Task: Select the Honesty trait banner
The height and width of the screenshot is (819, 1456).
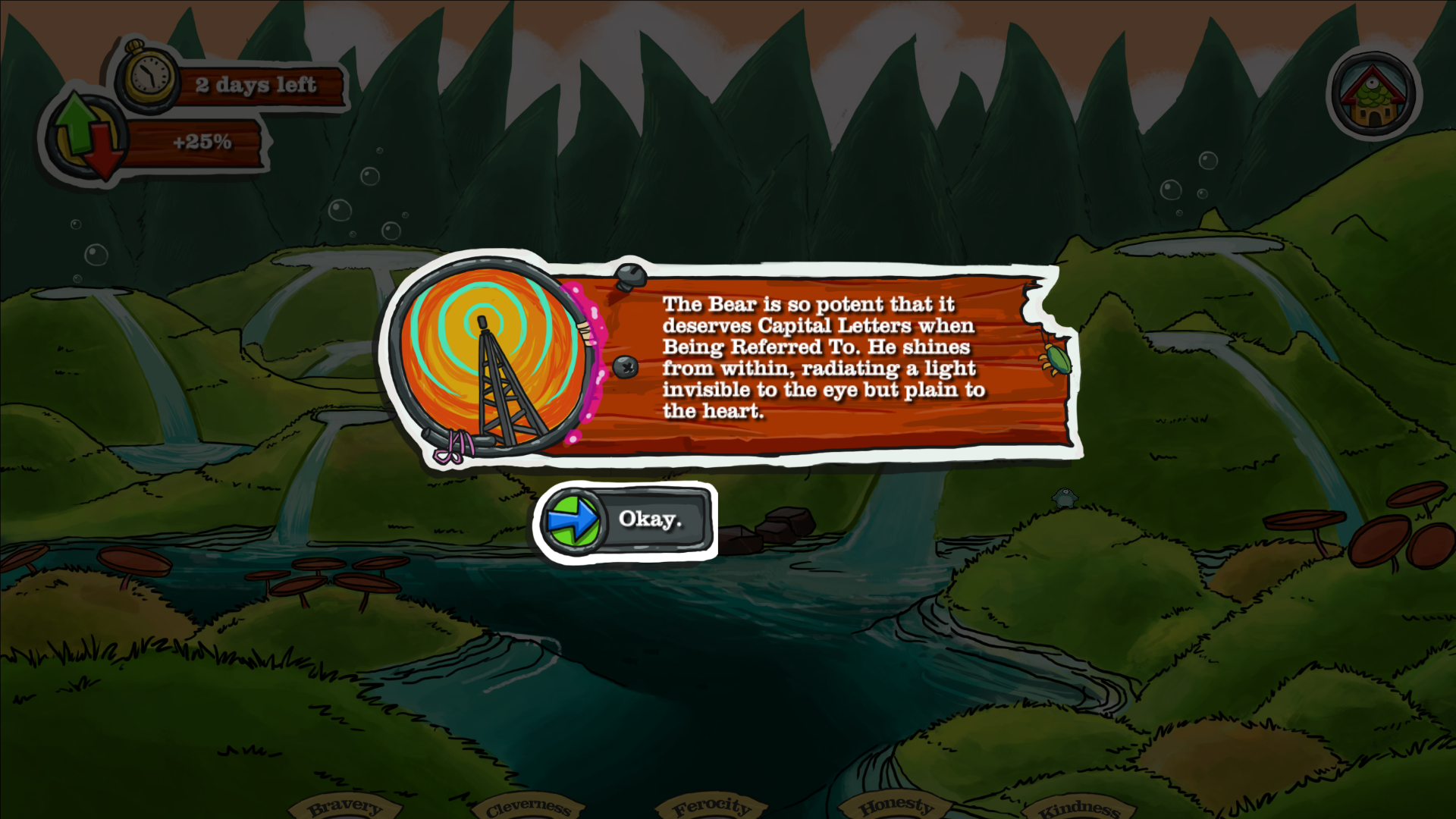Action: 896,806
